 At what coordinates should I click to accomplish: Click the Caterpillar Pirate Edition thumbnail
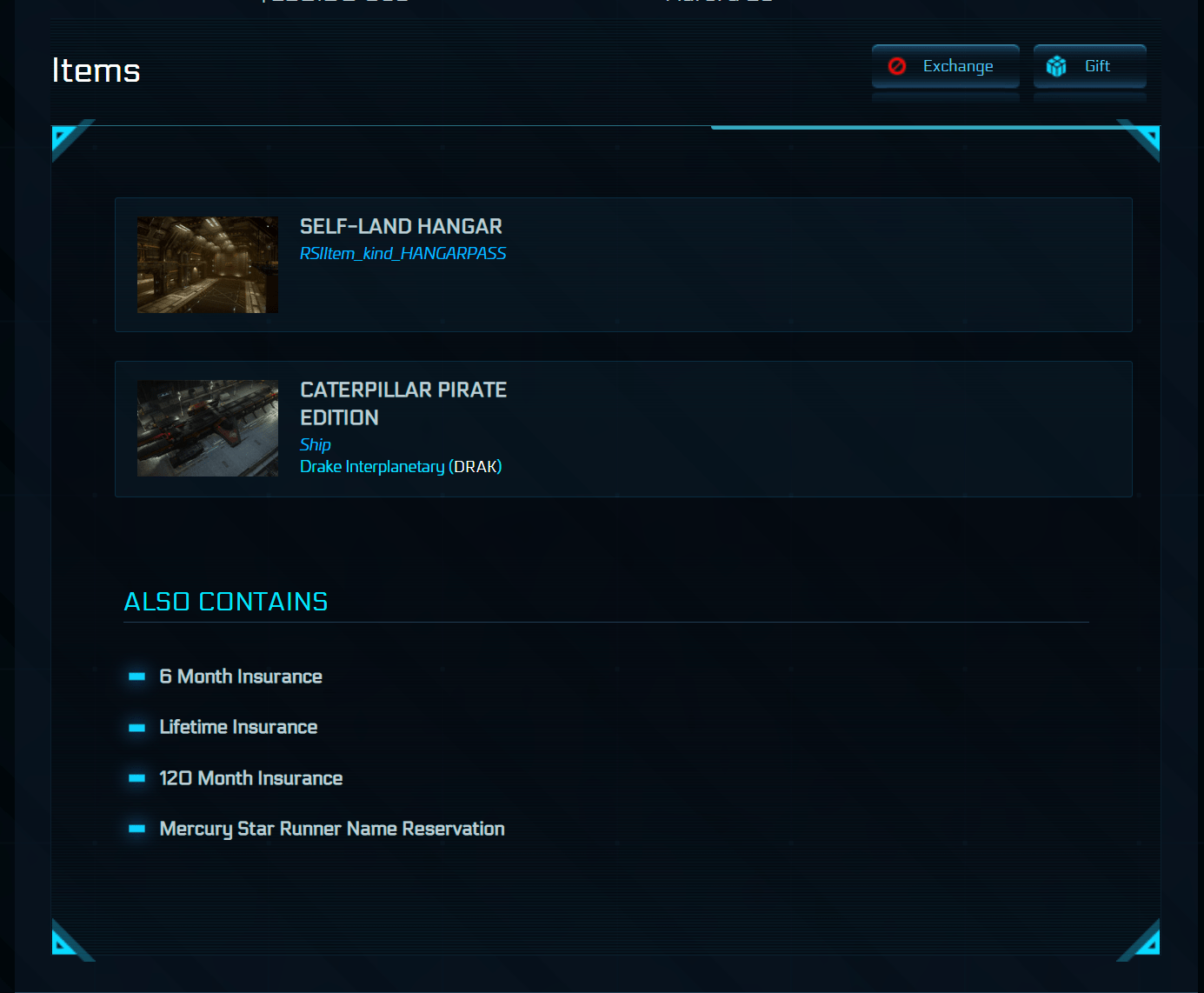(x=207, y=428)
